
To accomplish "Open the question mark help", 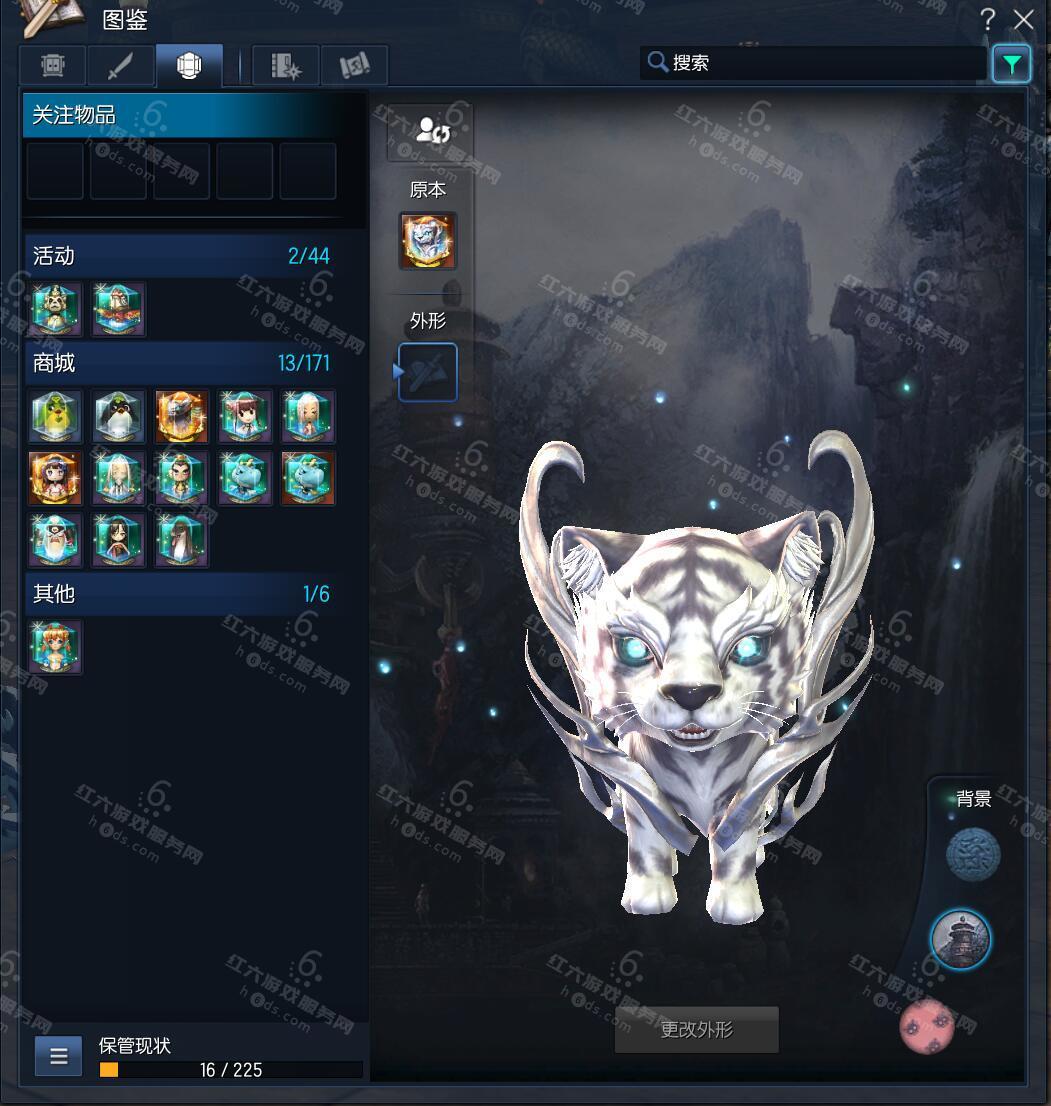I will 988,19.
